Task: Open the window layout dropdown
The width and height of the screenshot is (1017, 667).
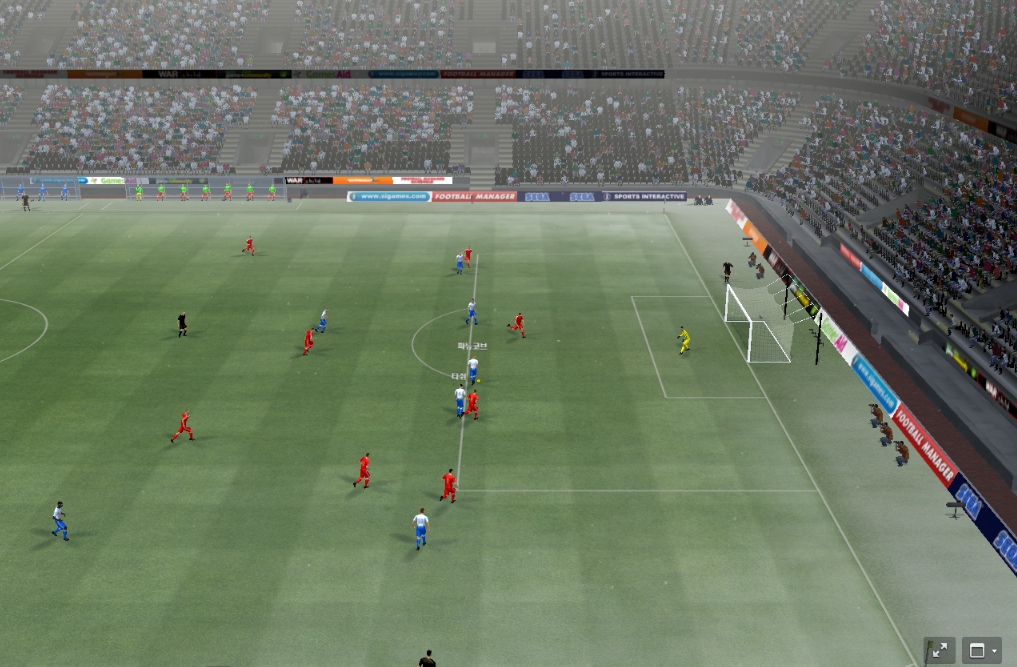Action: point(981,650)
